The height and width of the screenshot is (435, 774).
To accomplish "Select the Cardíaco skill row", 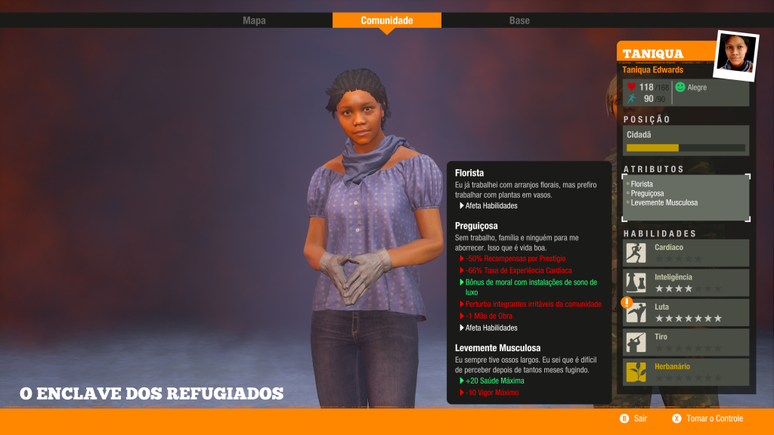I will click(686, 252).
